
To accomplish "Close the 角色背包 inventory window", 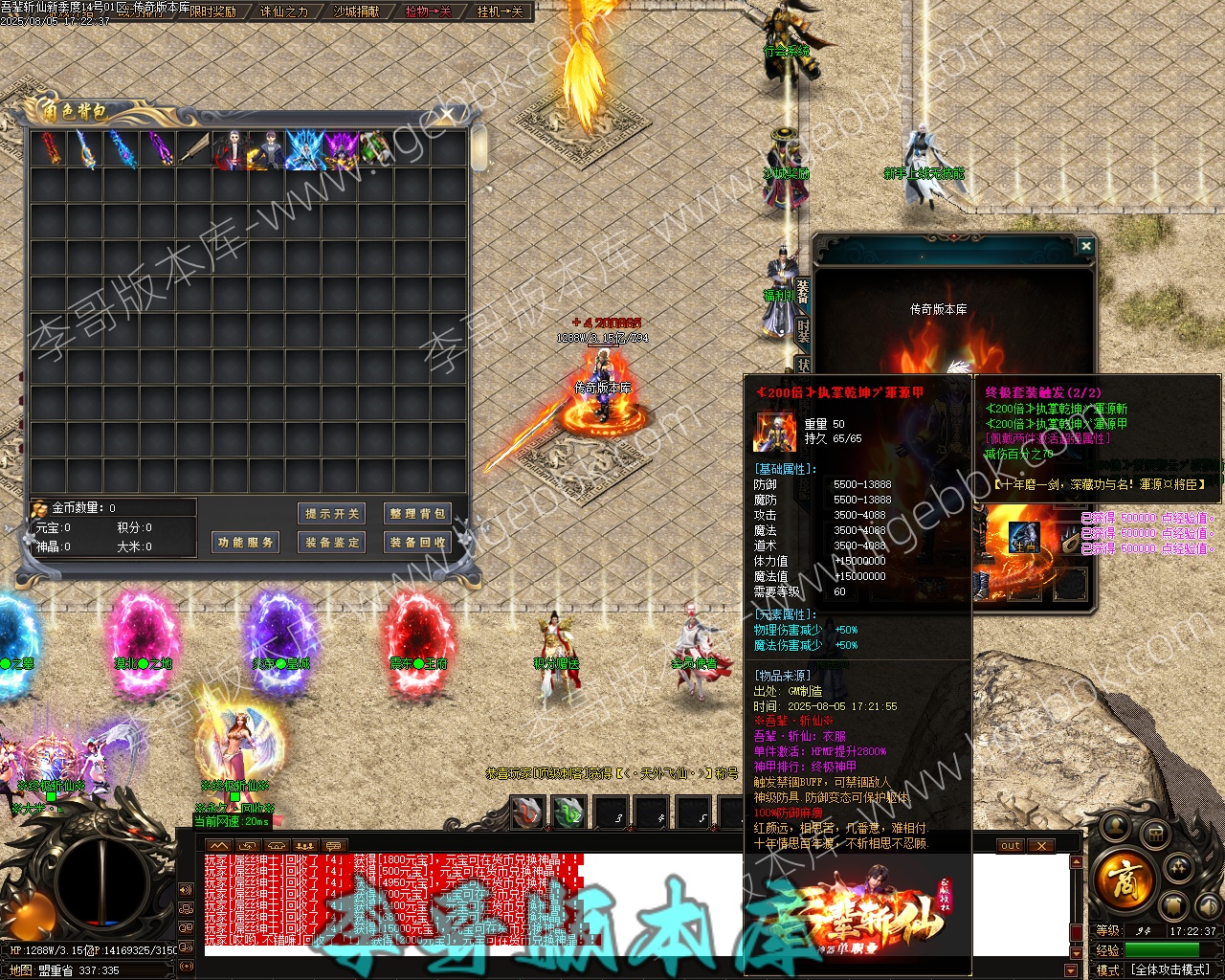I will point(447,116).
